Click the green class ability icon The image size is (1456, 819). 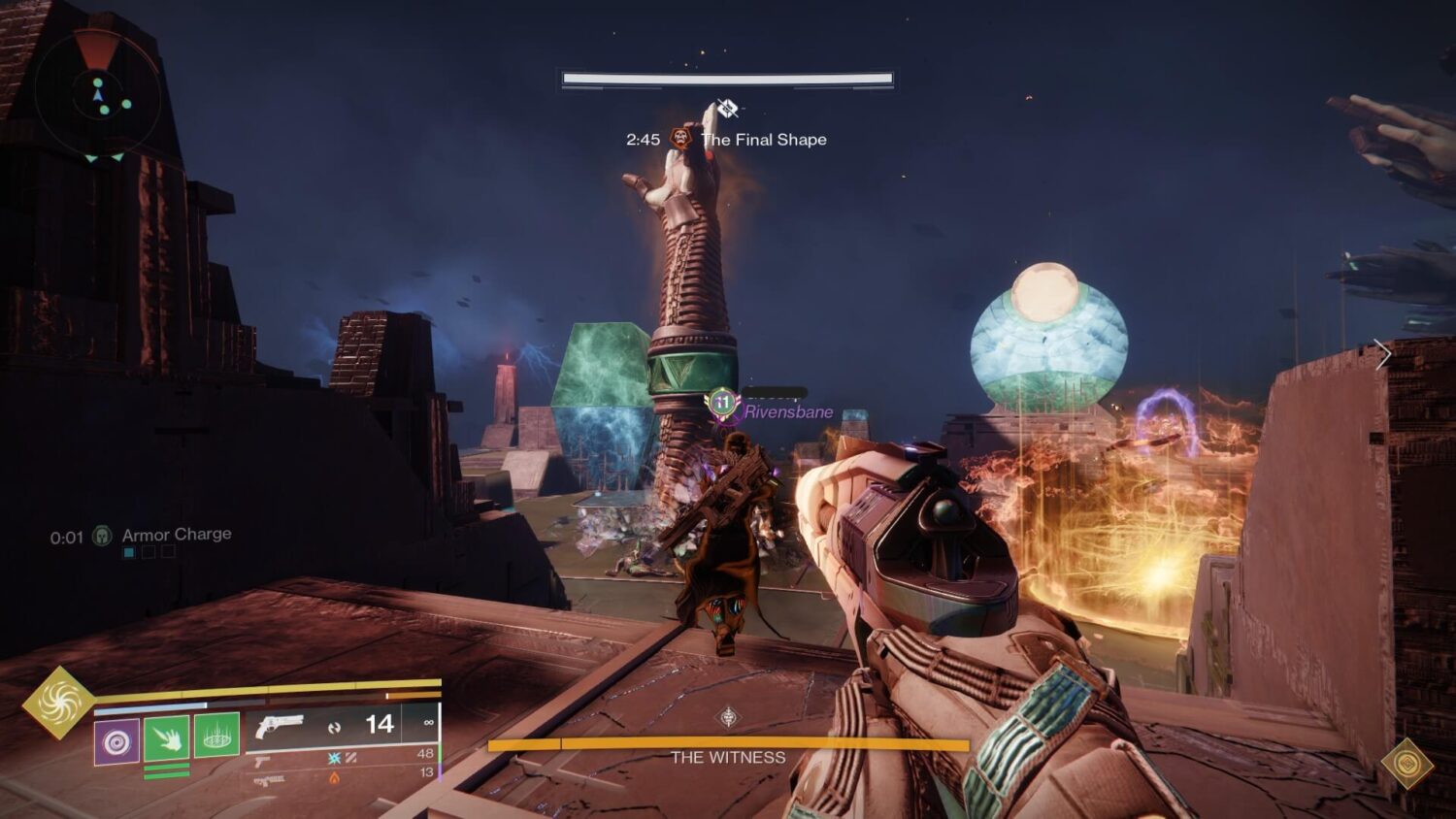[x=217, y=737]
